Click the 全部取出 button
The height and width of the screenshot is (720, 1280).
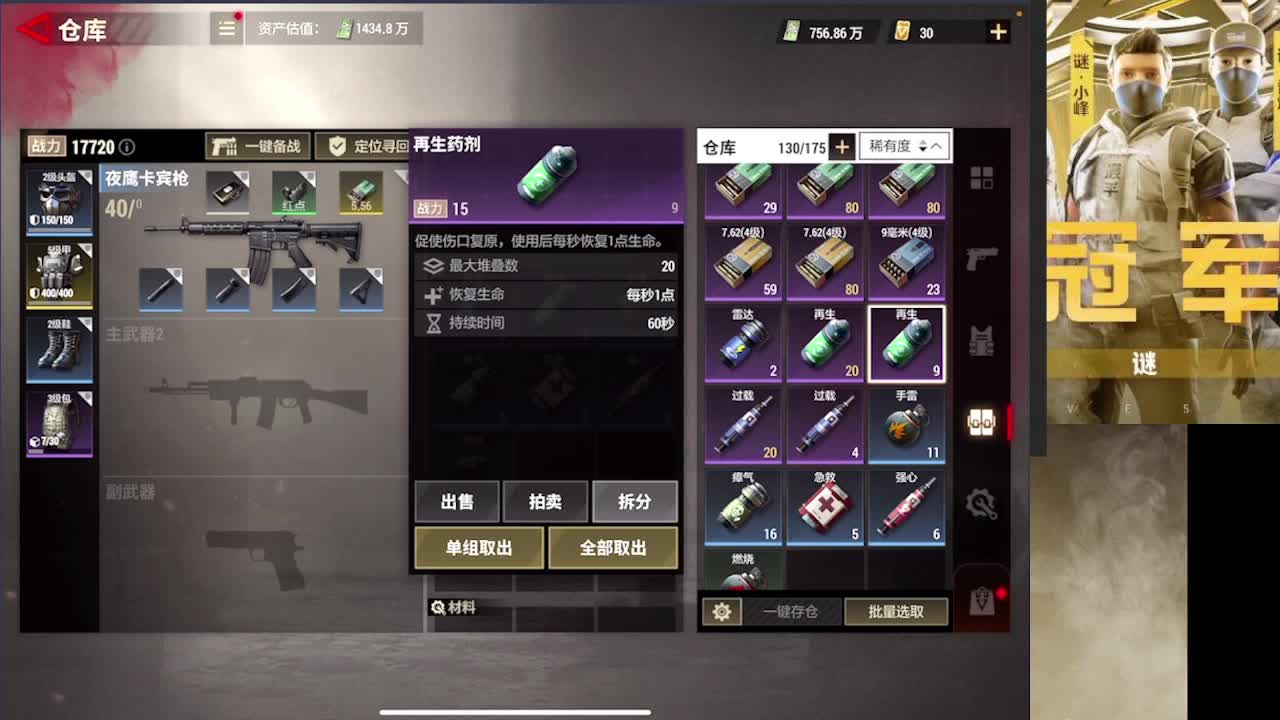tap(615, 548)
